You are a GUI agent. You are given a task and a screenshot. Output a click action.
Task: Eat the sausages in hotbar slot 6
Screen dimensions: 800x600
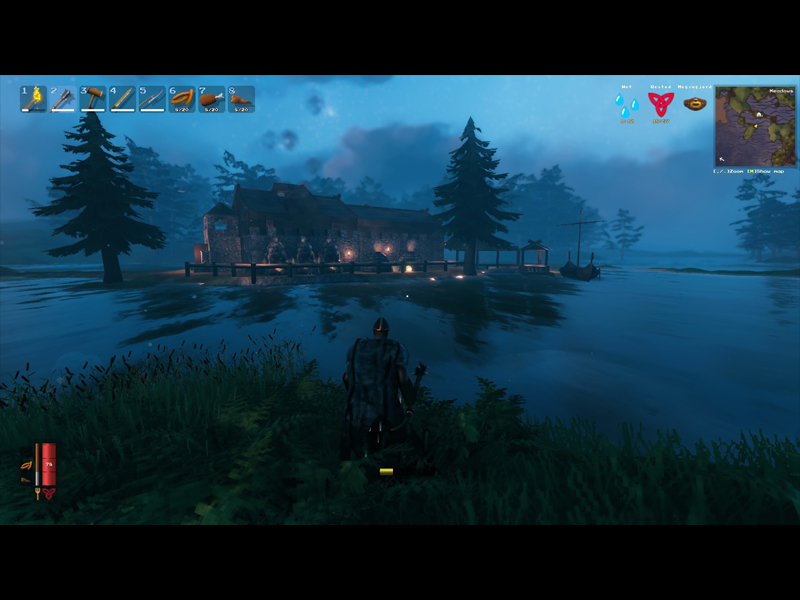(x=181, y=98)
